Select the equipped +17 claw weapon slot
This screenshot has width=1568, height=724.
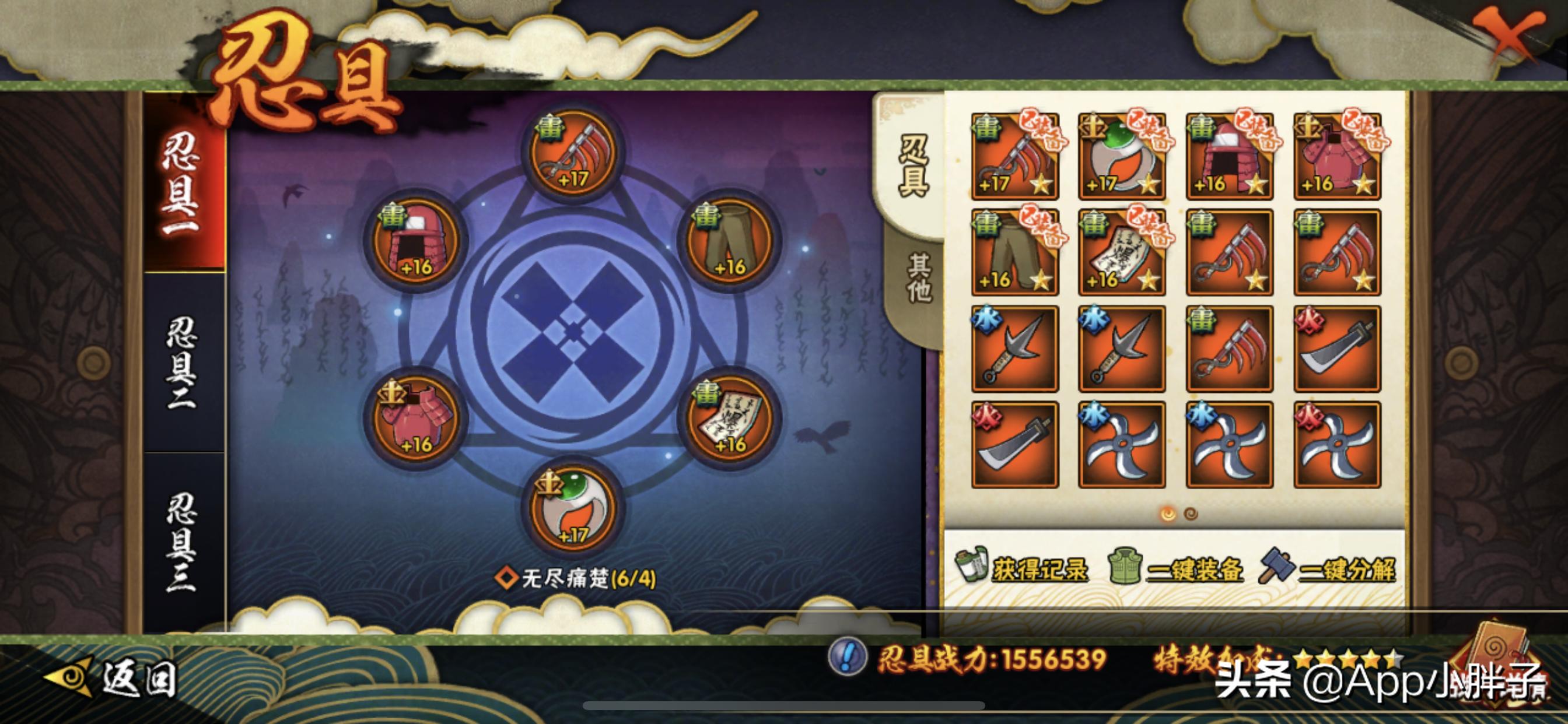pyautogui.click(x=572, y=153)
